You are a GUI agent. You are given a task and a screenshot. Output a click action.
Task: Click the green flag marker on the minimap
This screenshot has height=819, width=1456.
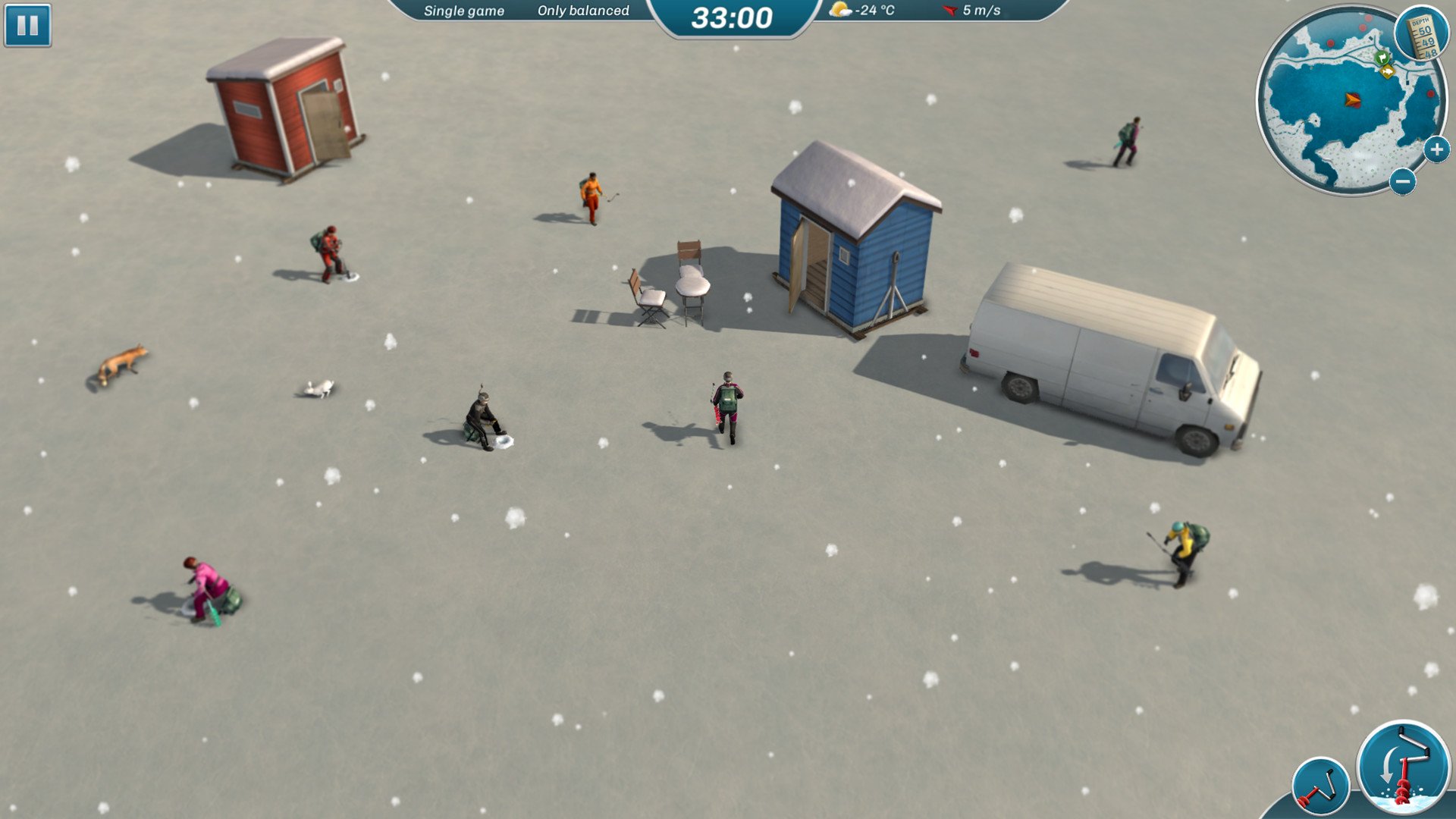tap(1382, 57)
